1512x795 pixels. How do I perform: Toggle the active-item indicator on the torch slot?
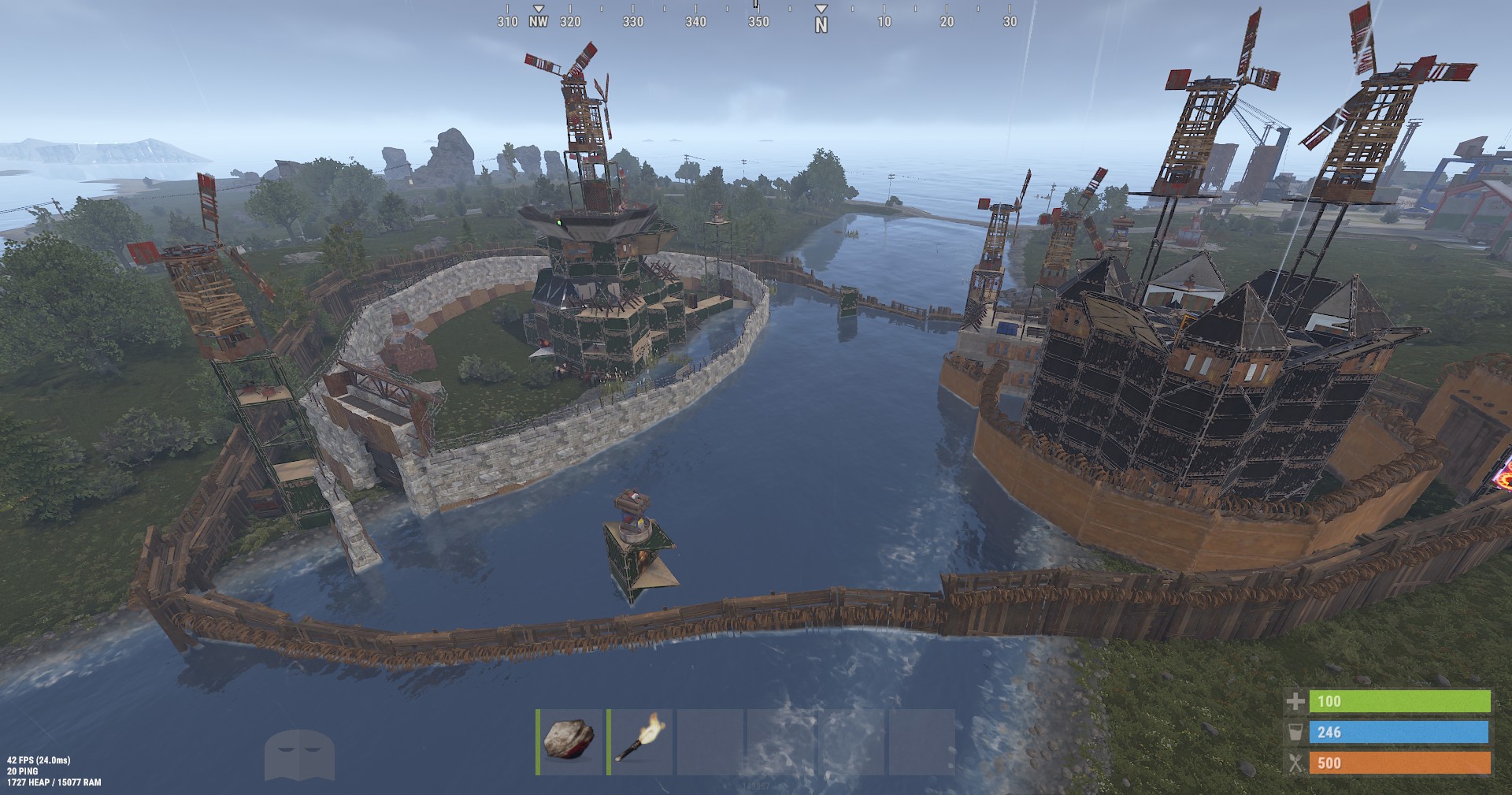(x=609, y=743)
